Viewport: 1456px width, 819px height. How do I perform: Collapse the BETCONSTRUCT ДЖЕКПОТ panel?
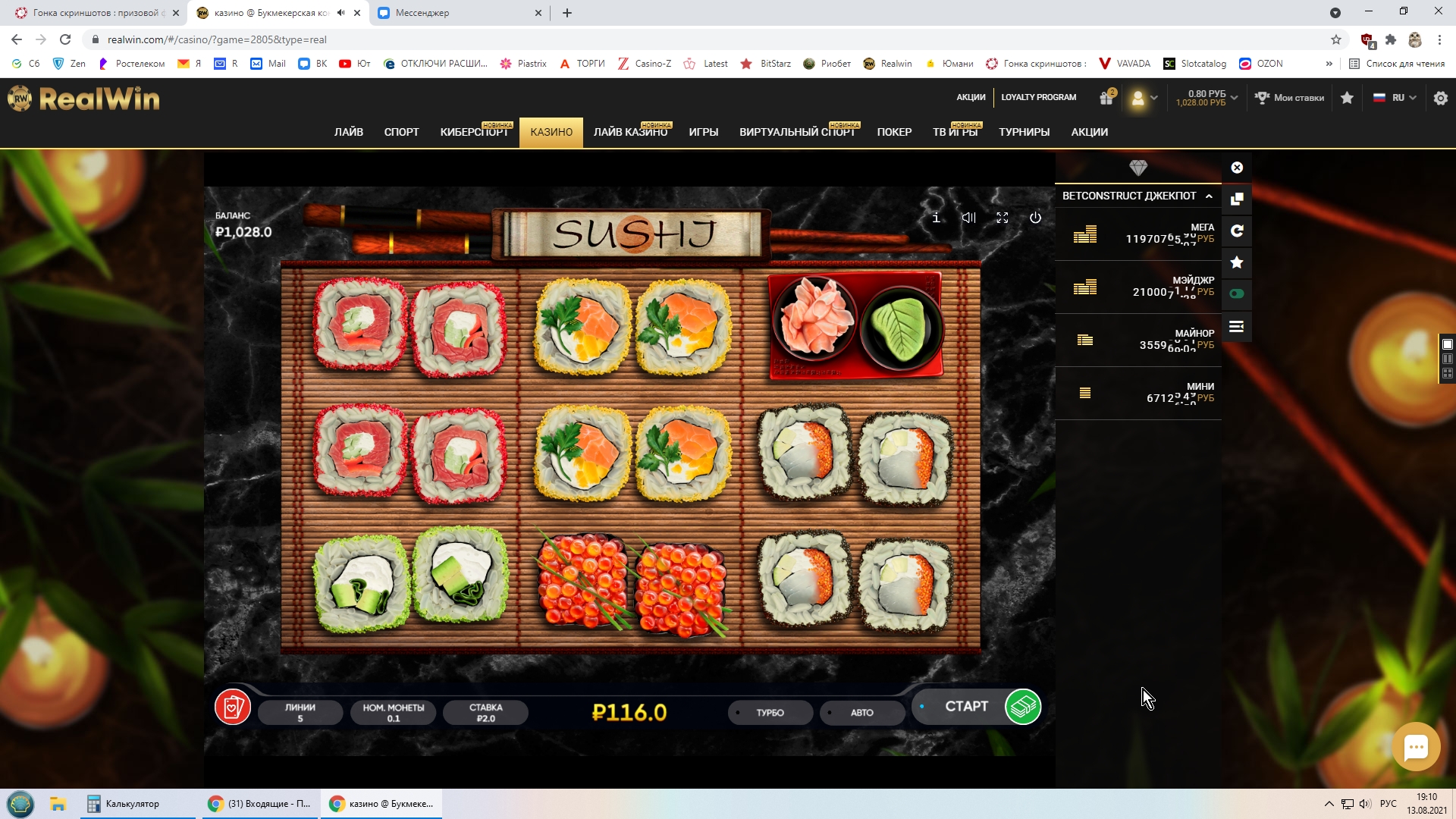coord(1209,196)
